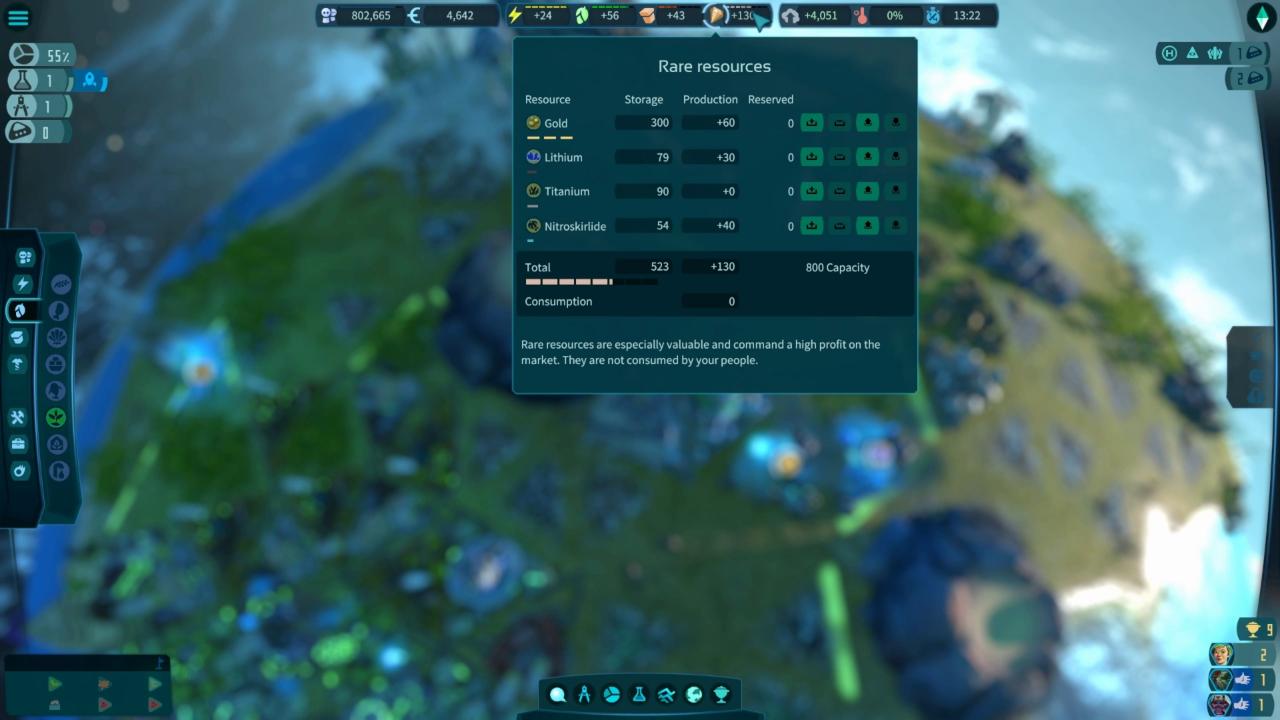The image size is (1280, 720).
Task: Enable Lithium upload export arrow button
Action: pos(867,157)
